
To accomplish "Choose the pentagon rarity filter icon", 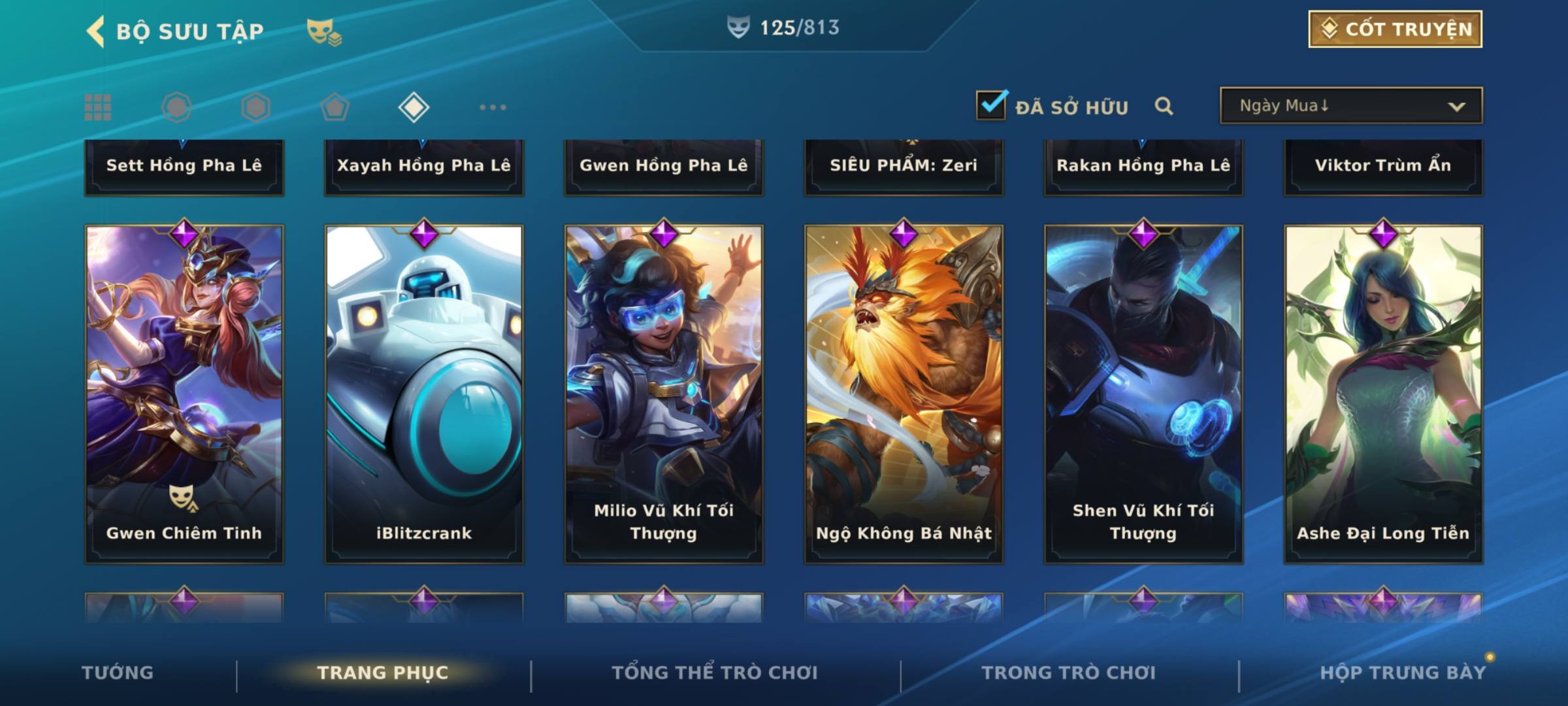I will (x=335, y=107).
